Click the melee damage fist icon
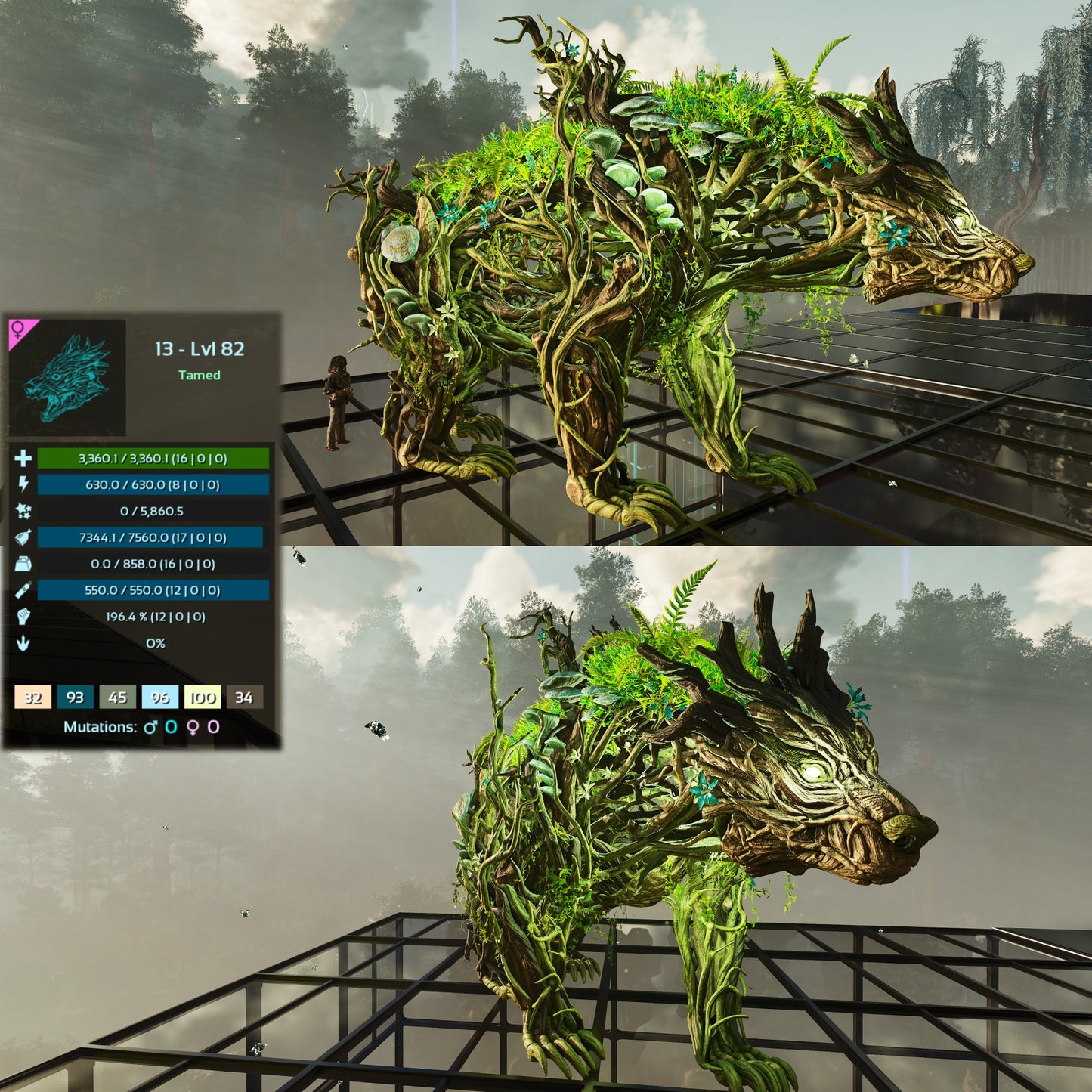Viewport: 1092px width, 1092px height. pos(23,617)
